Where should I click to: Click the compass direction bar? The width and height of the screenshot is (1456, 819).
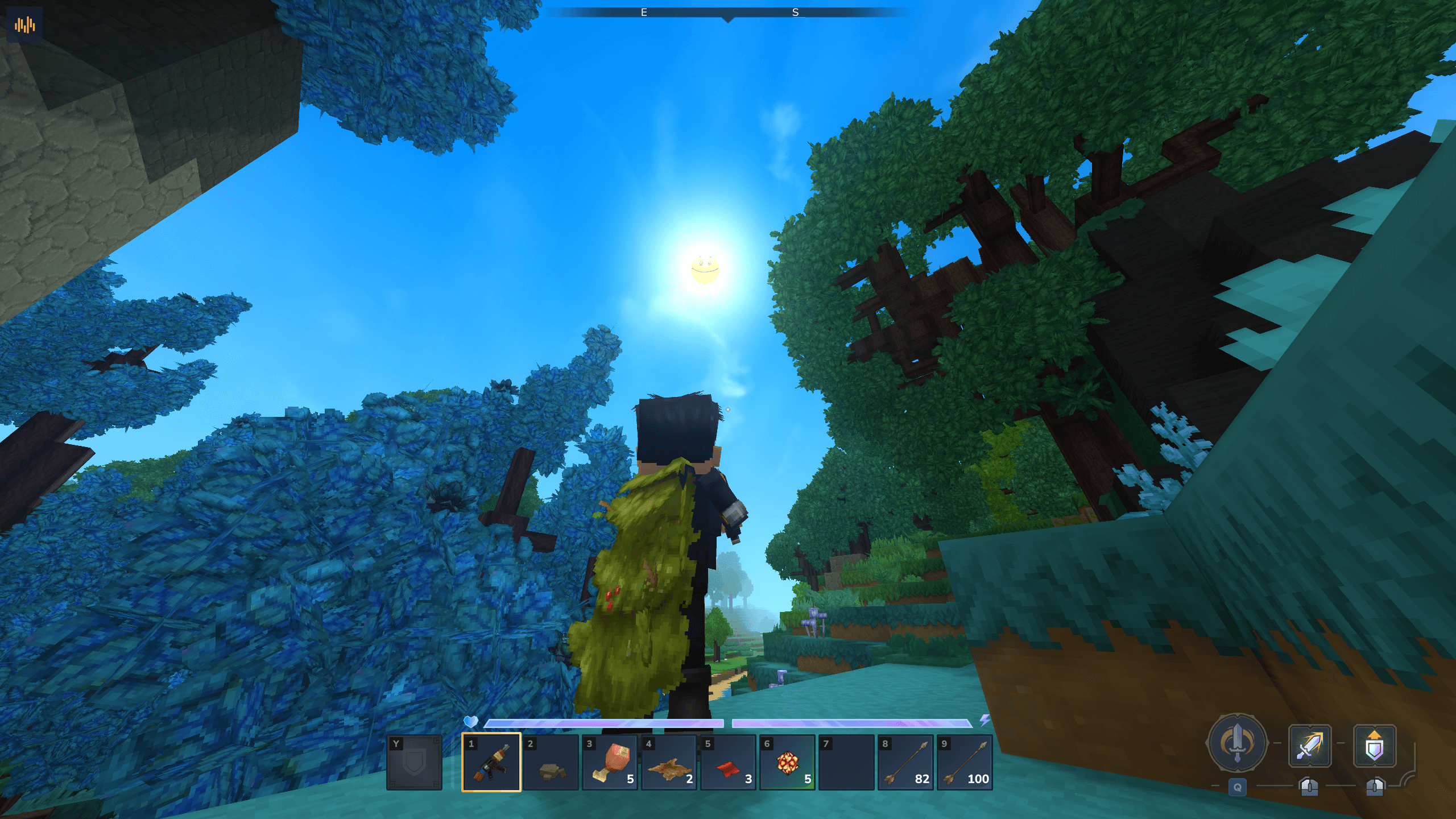(728, 13)
